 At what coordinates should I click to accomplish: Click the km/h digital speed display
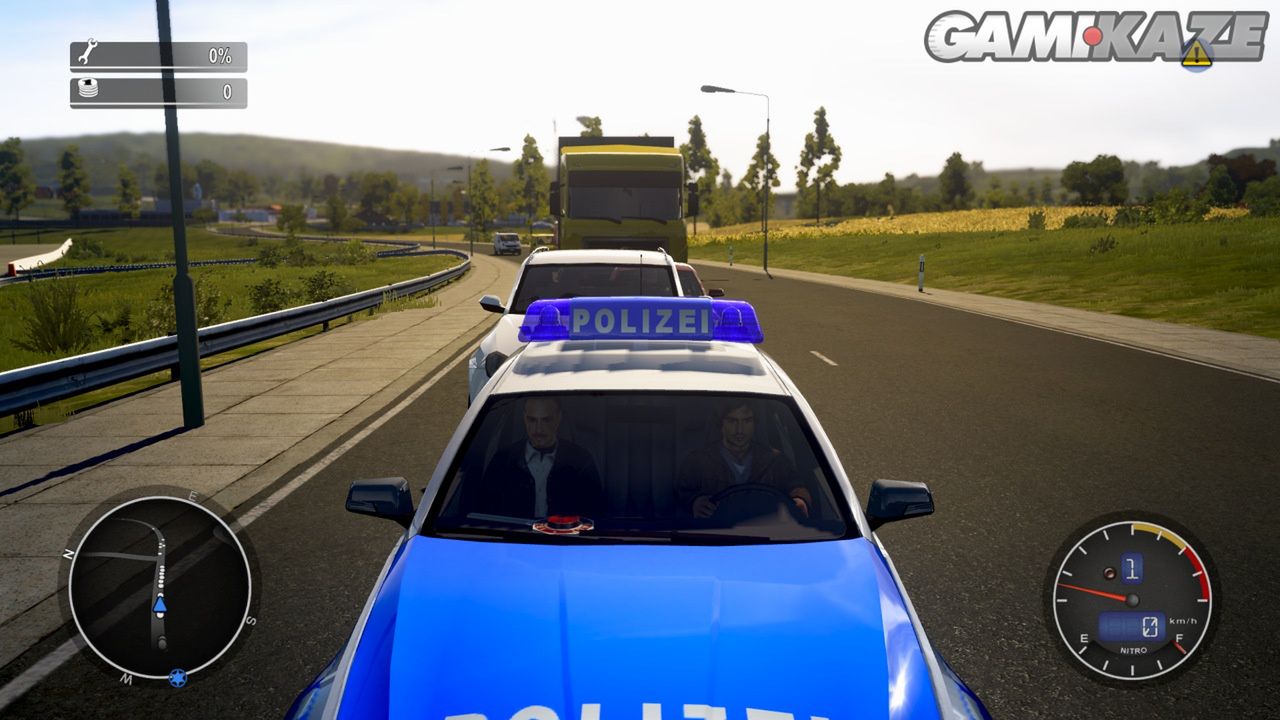point(1183,621)
